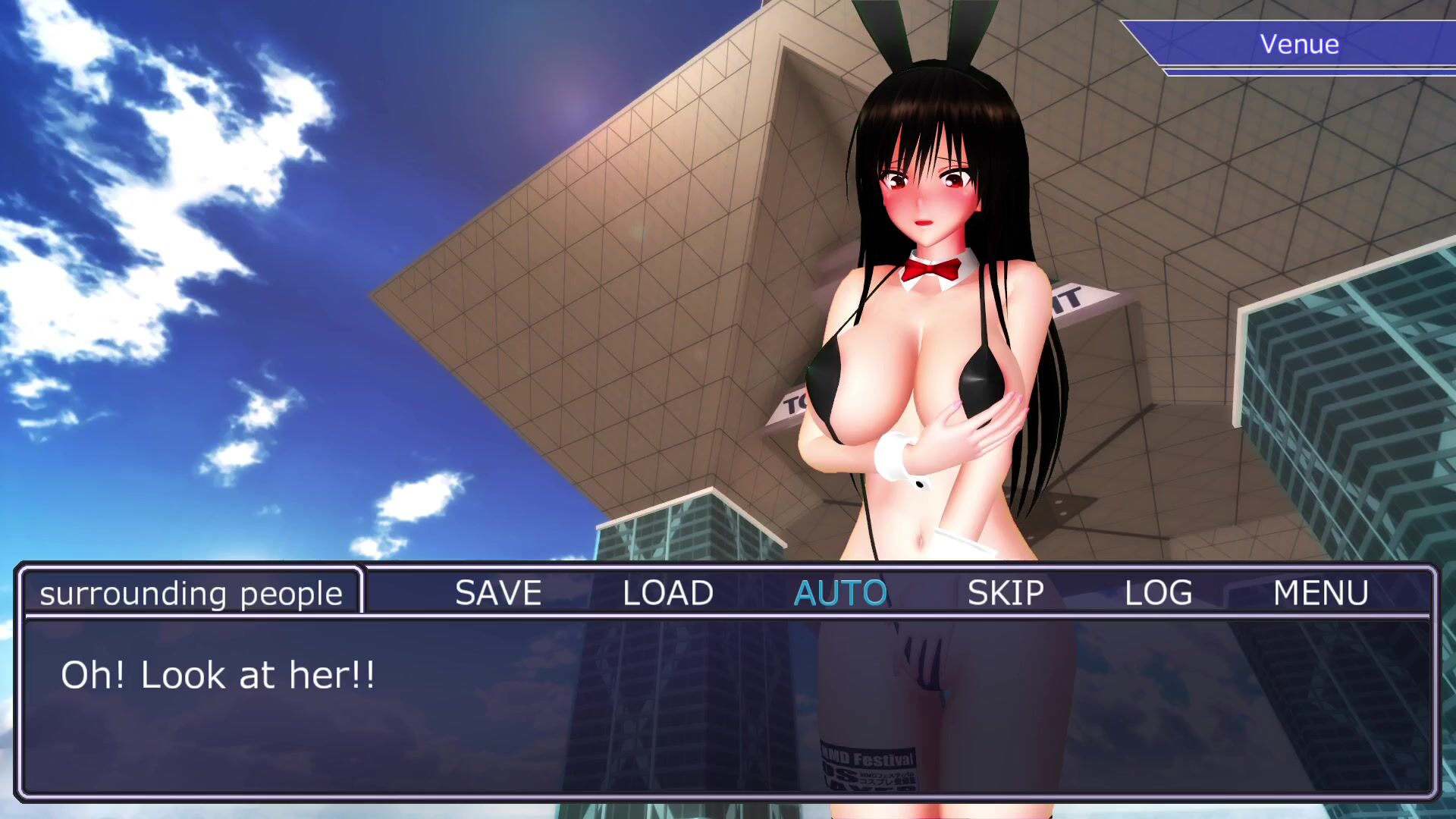Open the SAVE menu

(498, 593)
